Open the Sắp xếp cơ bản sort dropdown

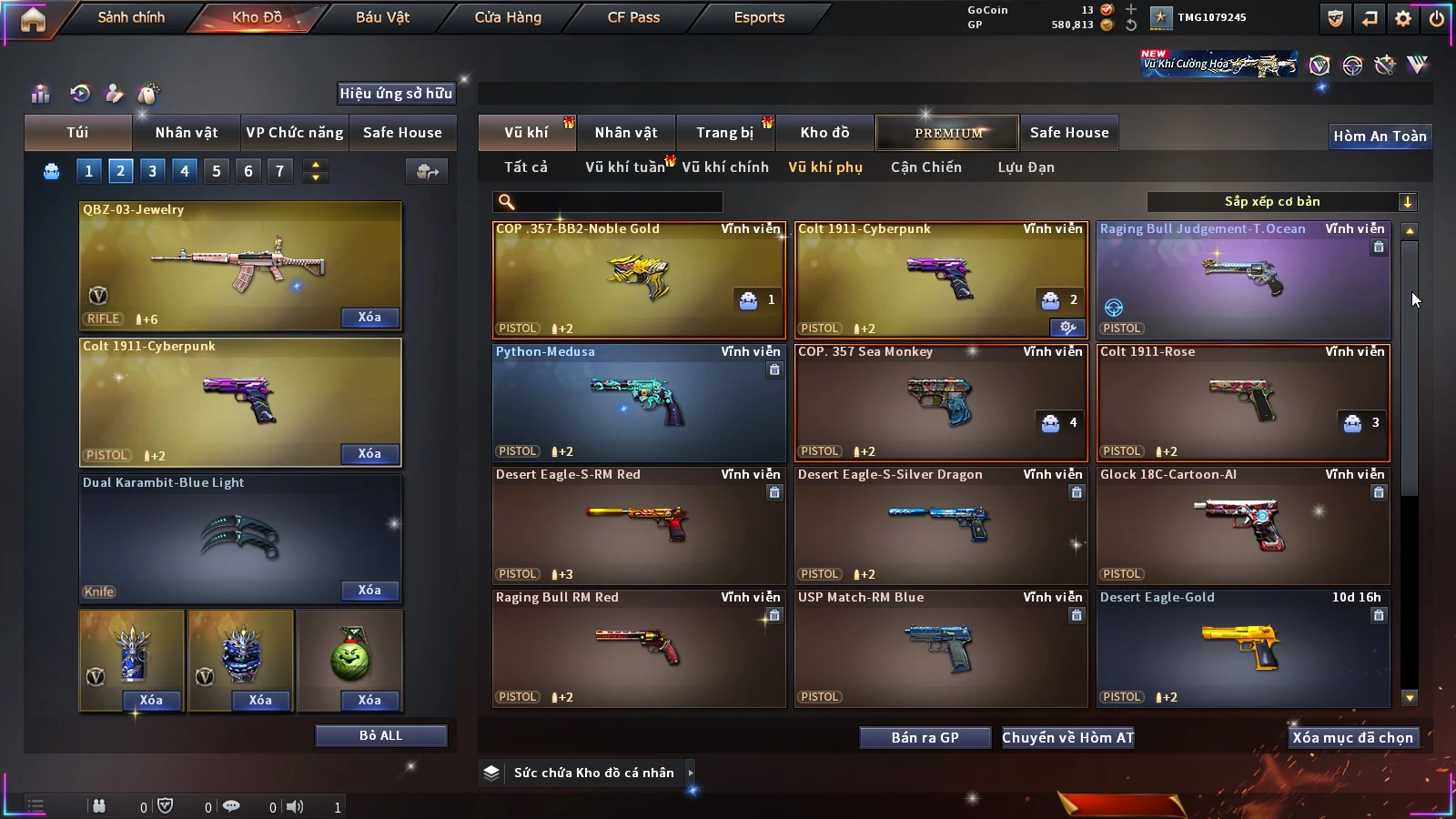1281,202
